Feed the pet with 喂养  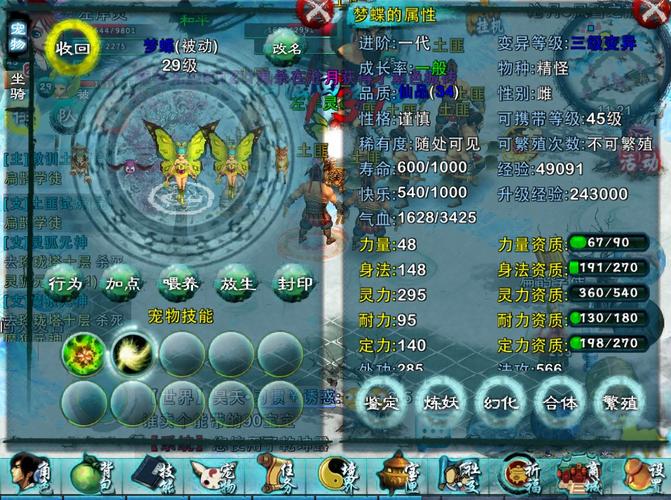(x=180, y=284)
